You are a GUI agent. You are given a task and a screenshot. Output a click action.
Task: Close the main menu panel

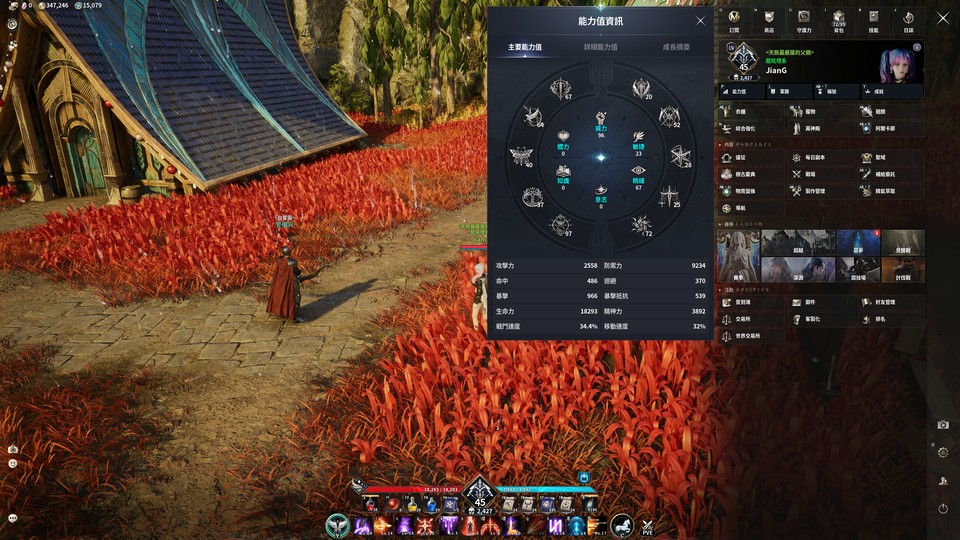(x=942, y=18)
